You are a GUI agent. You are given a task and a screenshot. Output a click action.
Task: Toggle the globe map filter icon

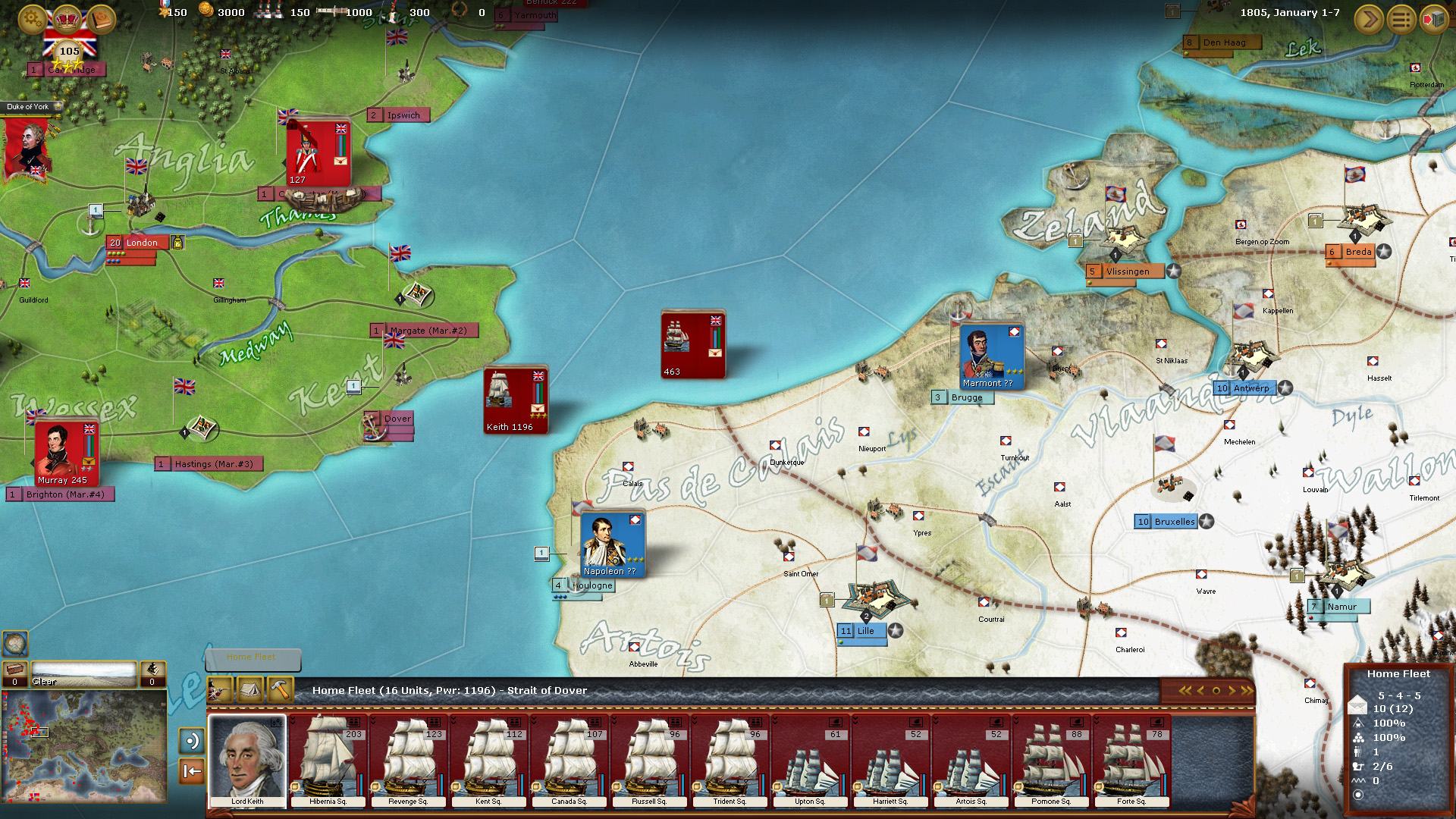[x=15, y=644]
